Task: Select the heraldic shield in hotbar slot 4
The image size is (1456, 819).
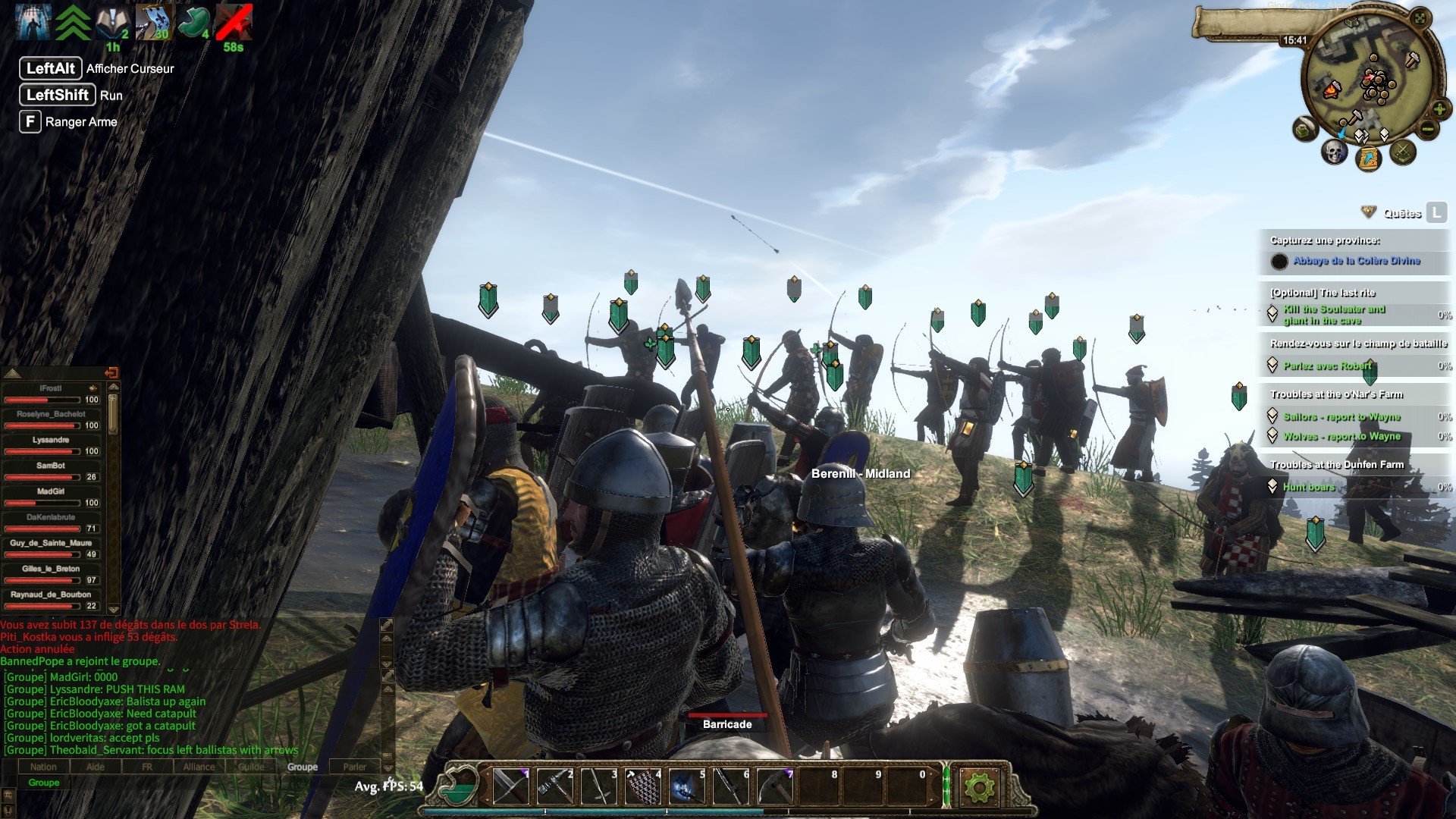Action: 642,786
